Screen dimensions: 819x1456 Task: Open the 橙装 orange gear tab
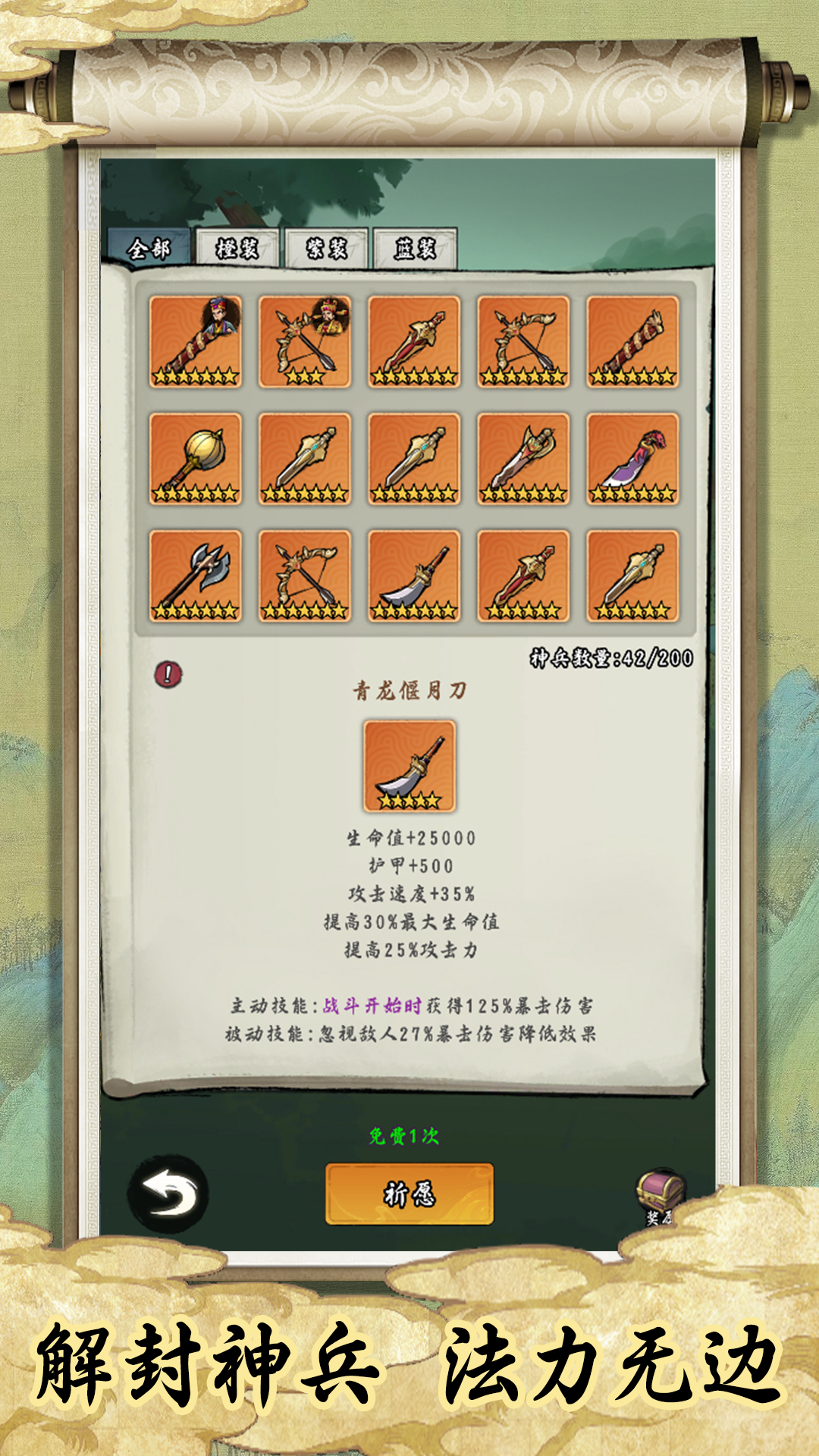point(237,248)
